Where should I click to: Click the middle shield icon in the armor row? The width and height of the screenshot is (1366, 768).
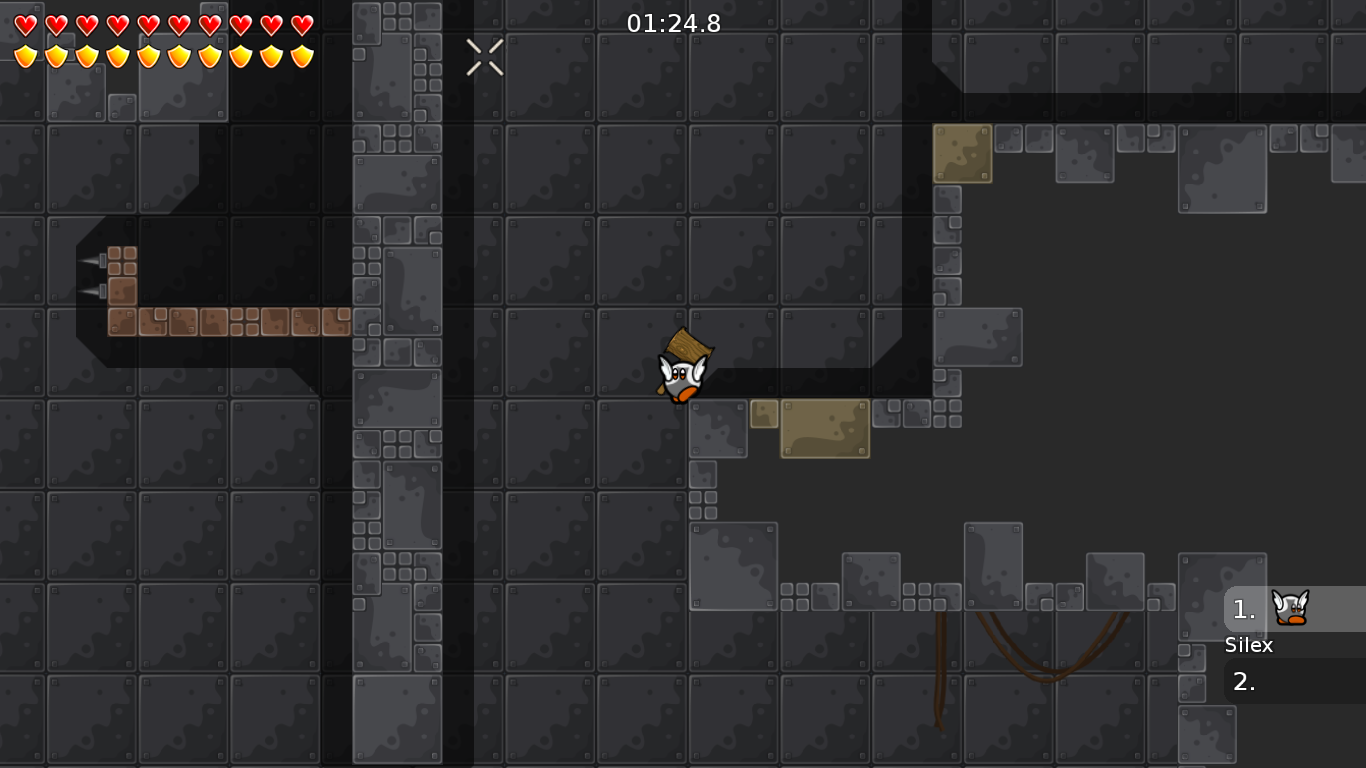[x=146, y=57]
